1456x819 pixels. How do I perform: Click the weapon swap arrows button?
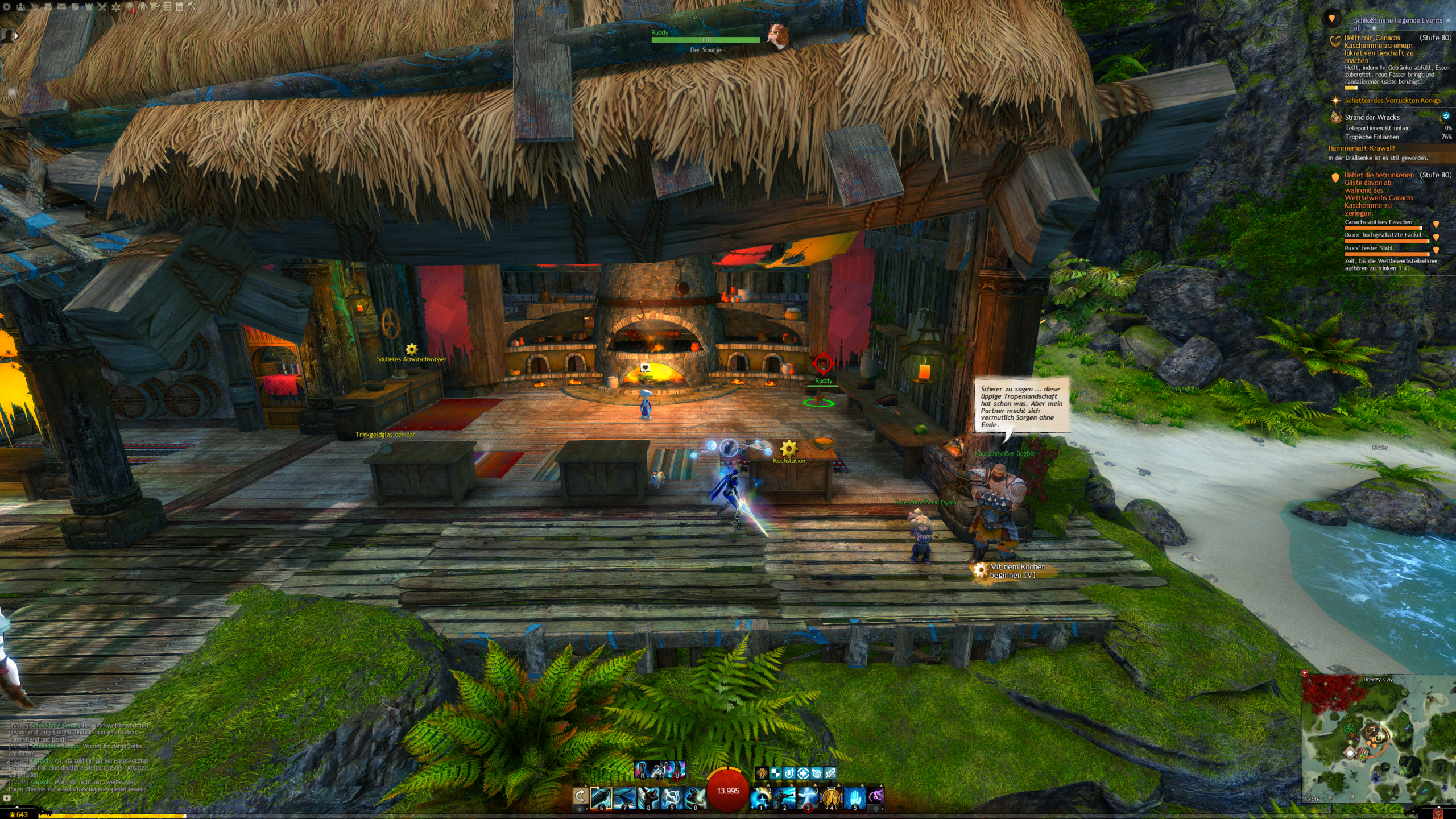coord(580,795)
